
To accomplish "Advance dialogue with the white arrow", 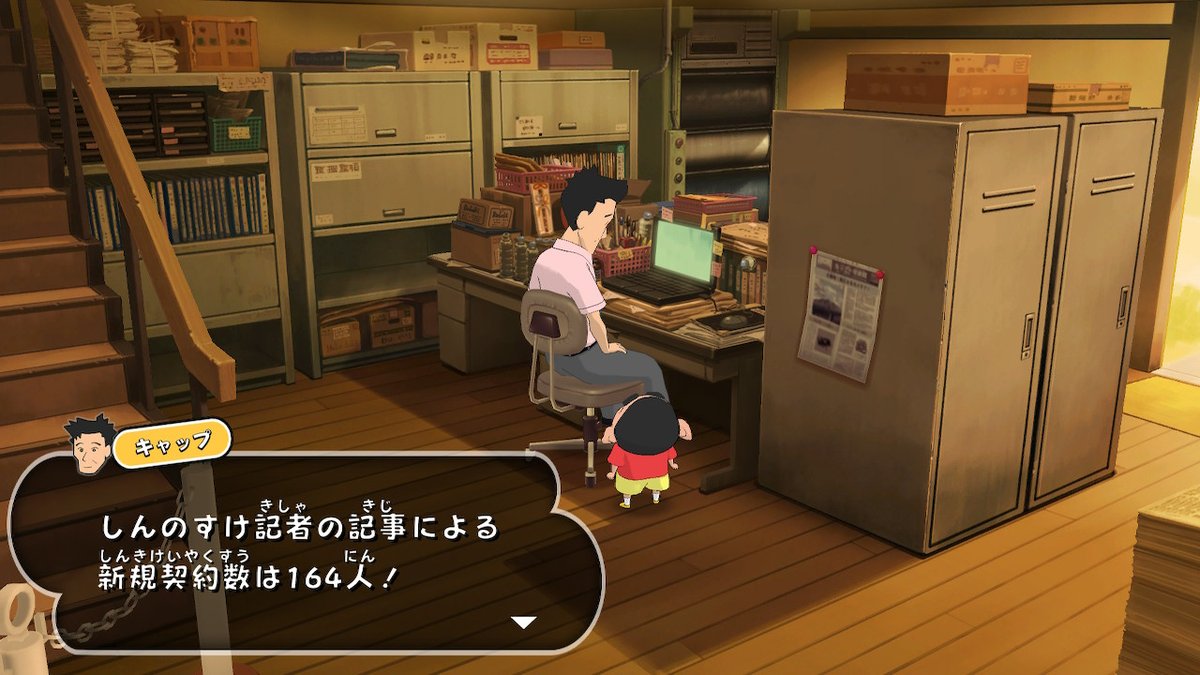I will coord(524,622).
